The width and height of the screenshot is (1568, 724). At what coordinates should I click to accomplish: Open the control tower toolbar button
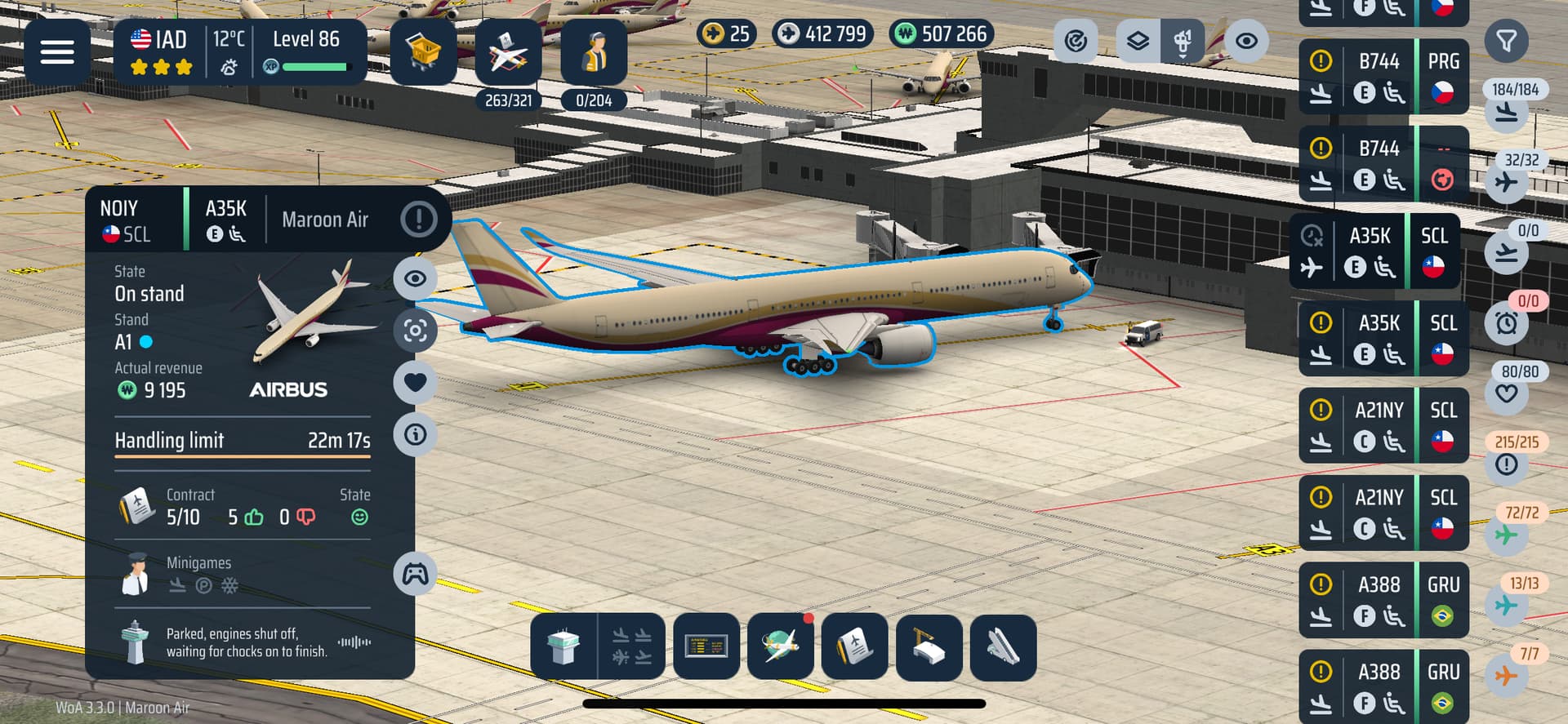tap(563, 646)
